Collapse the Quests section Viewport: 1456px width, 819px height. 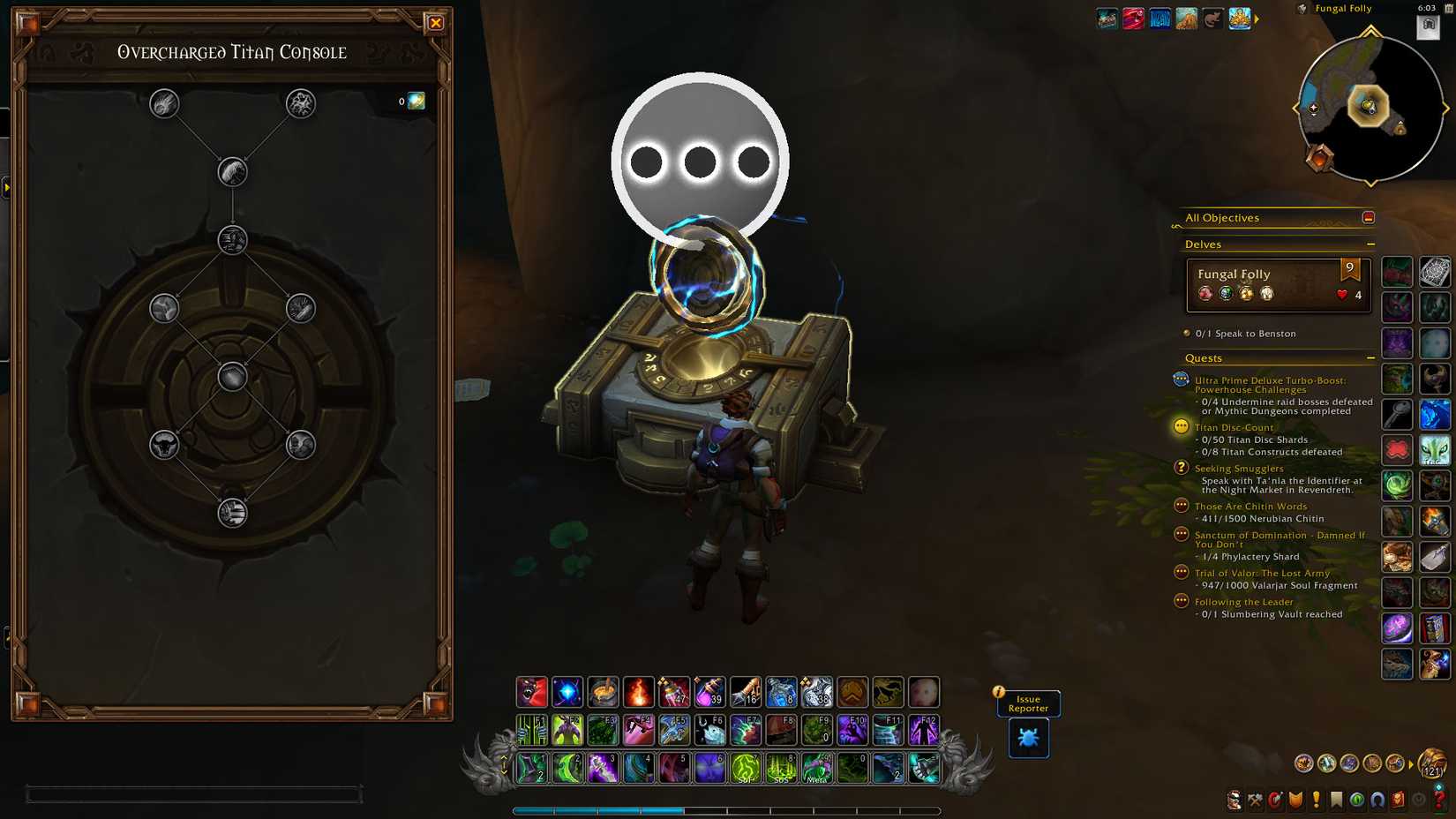pos(1370,357)
